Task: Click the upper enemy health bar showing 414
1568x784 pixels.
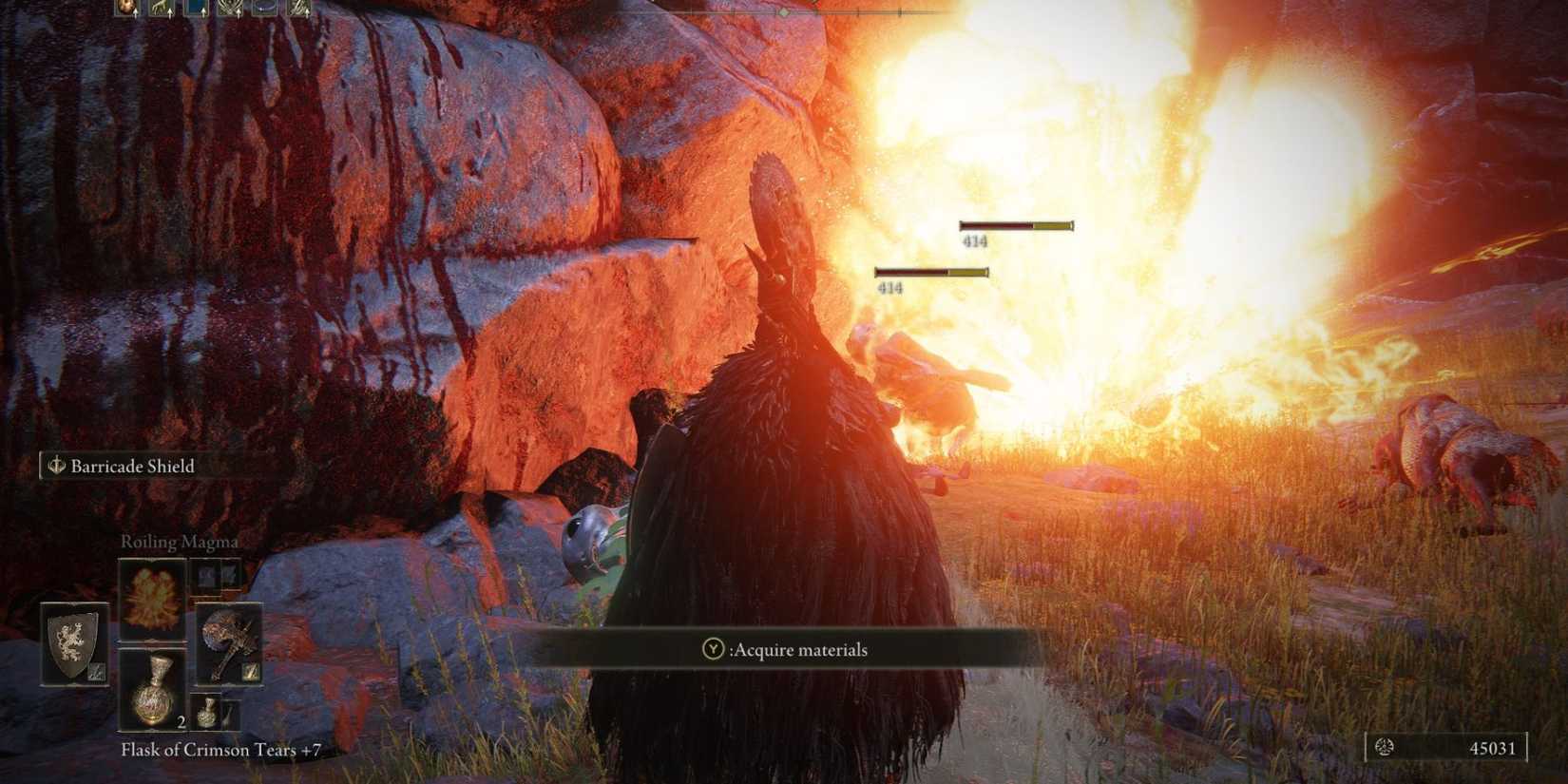Action: (x=1016, y=225)
